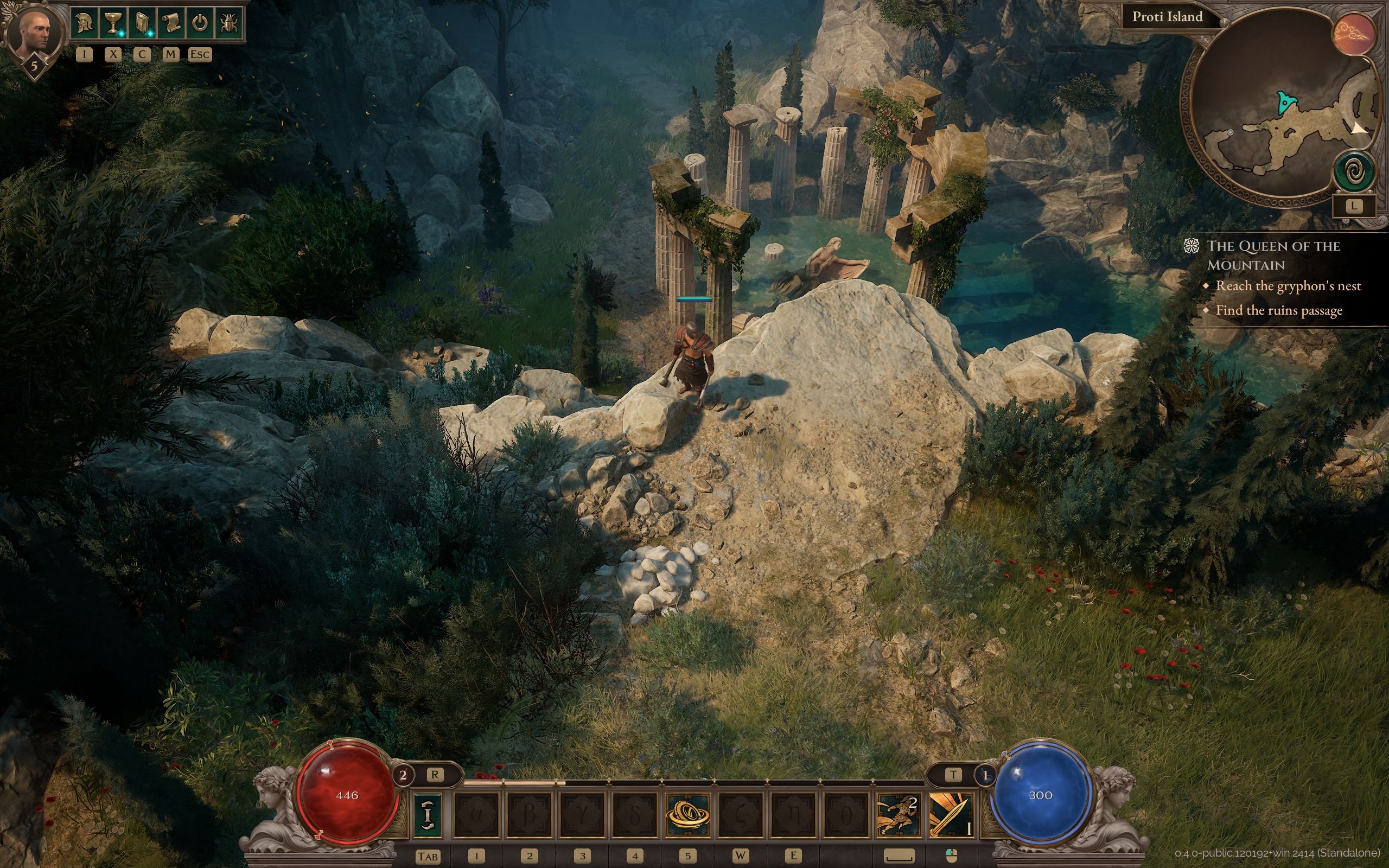Viewport: 1389px width, 868px height.
Task: Click the weapon swap arrows slot
Action: (x=428, y=815)
